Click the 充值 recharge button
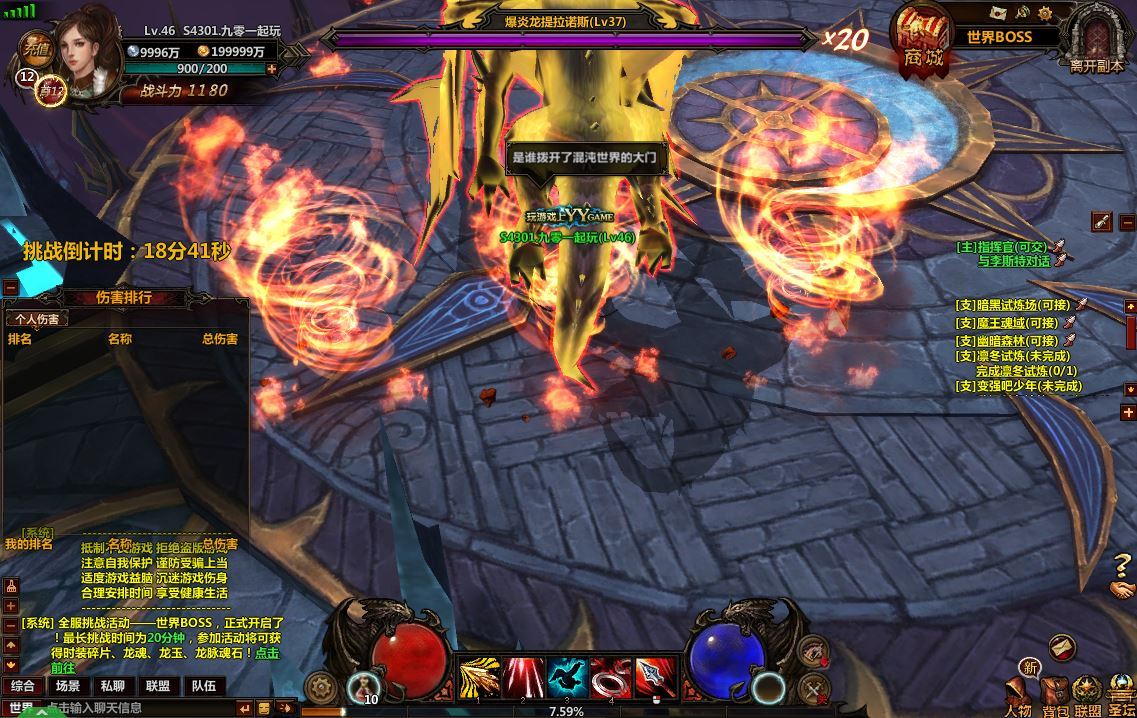Image resolution: width=1137 pixels, height=718 pixels. (x=37, y=45)
